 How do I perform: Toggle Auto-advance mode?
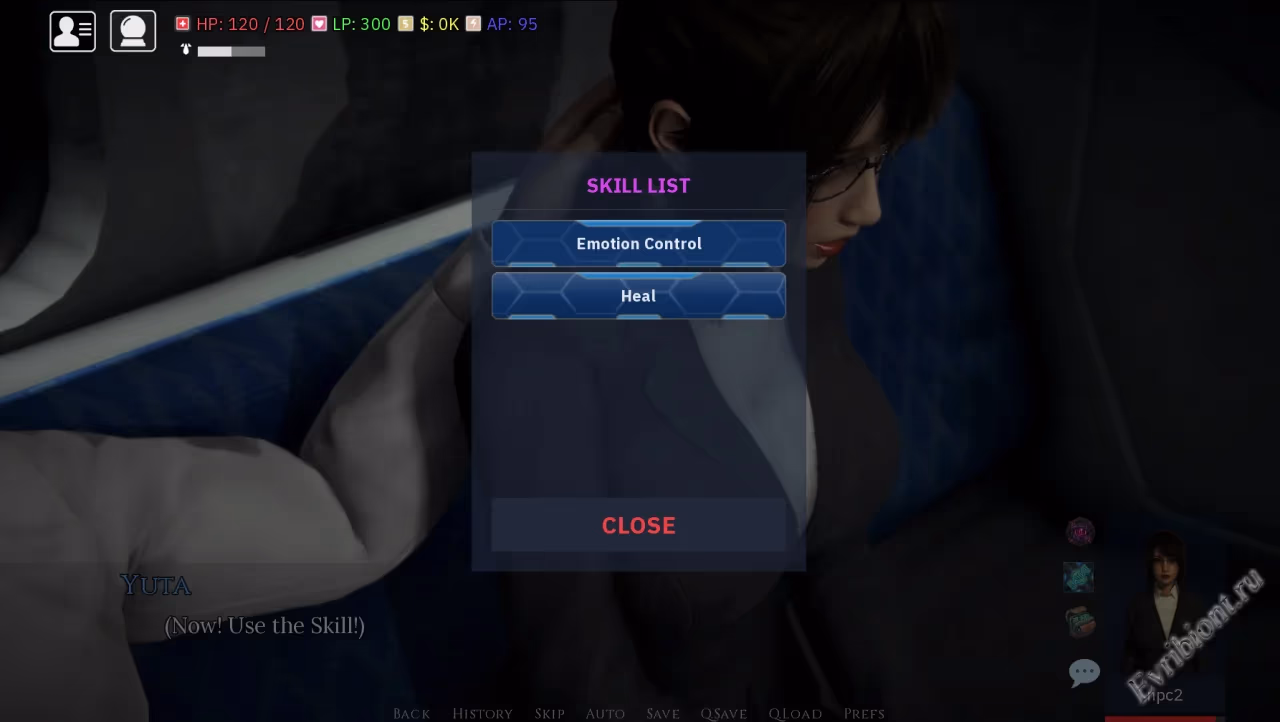point(605,713)
